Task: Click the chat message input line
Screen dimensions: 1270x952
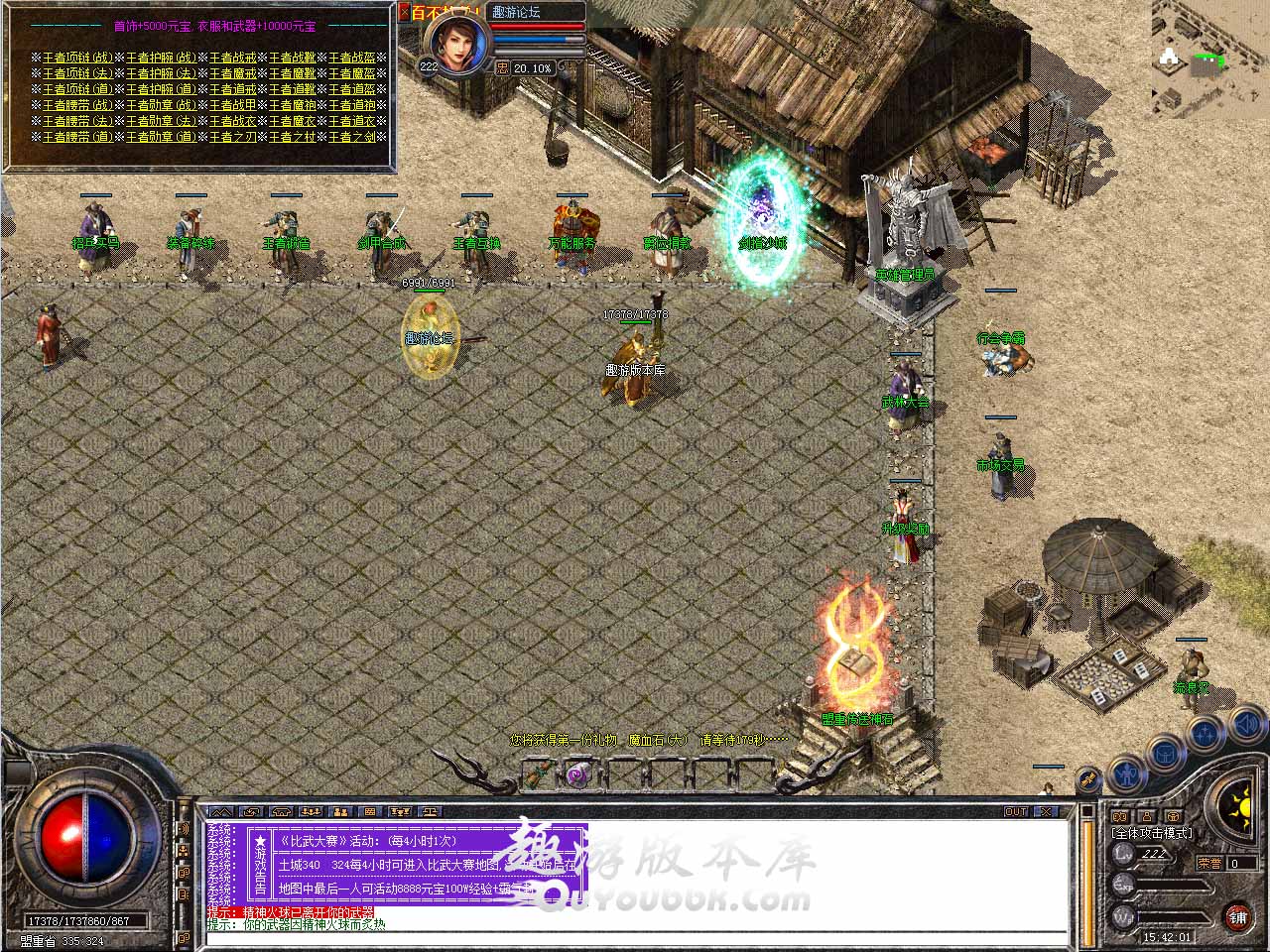Action: pos(635,937)
